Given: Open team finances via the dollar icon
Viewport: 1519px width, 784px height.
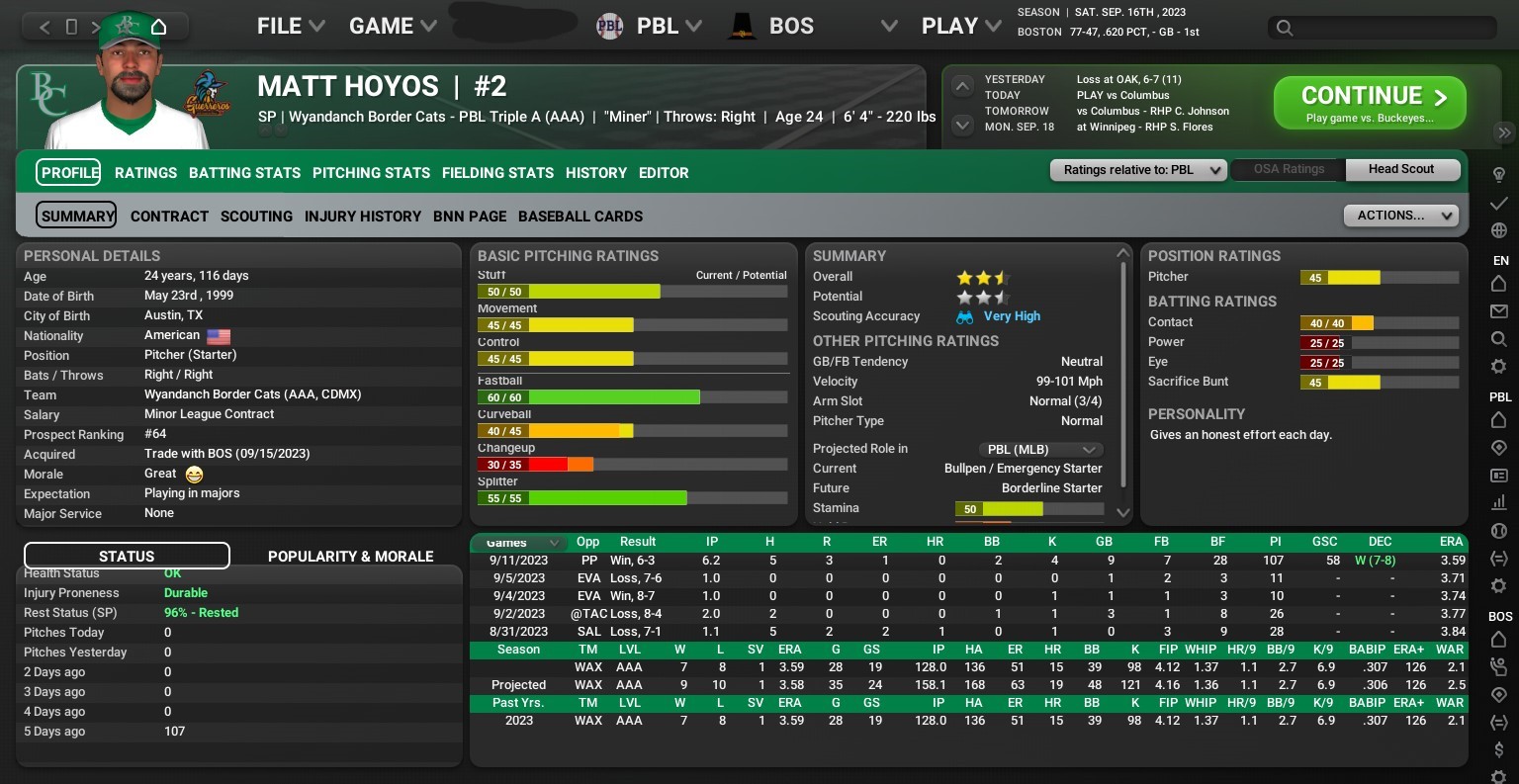Looking at the screenshot, I should pyautogui.click(x=1500, y=749).
